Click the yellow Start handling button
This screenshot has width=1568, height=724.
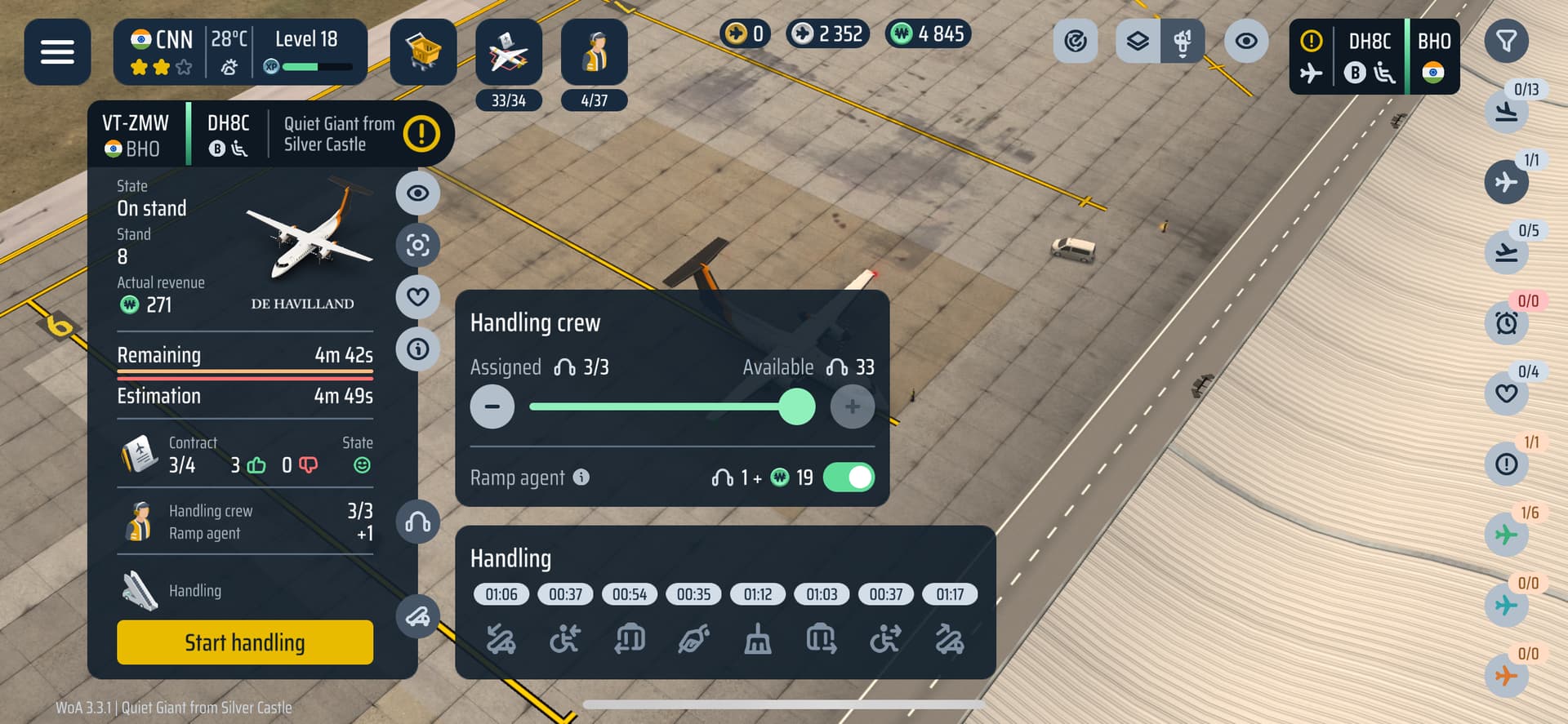[x=245, y=642]
